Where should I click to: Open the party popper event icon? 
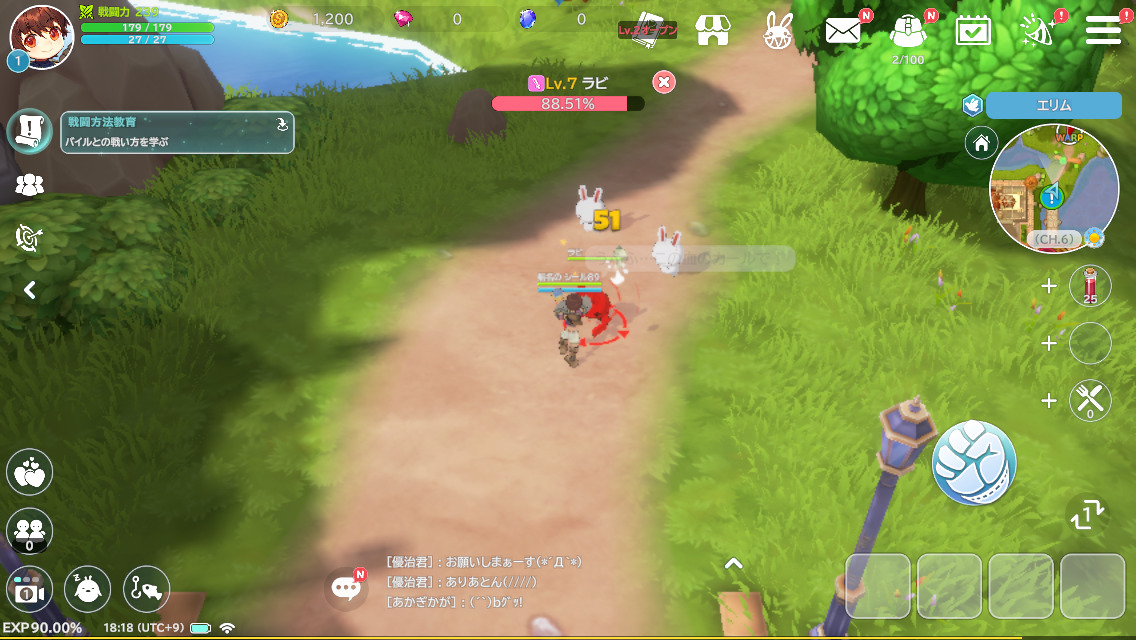pyautogui.click(x=1036, y=30)
